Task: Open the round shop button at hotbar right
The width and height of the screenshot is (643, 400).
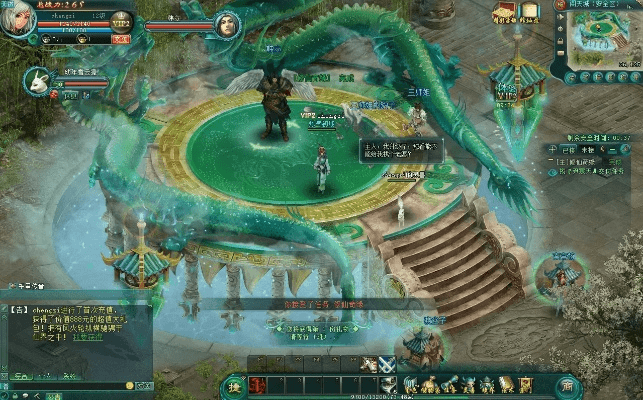Action: tap(567, 385)
